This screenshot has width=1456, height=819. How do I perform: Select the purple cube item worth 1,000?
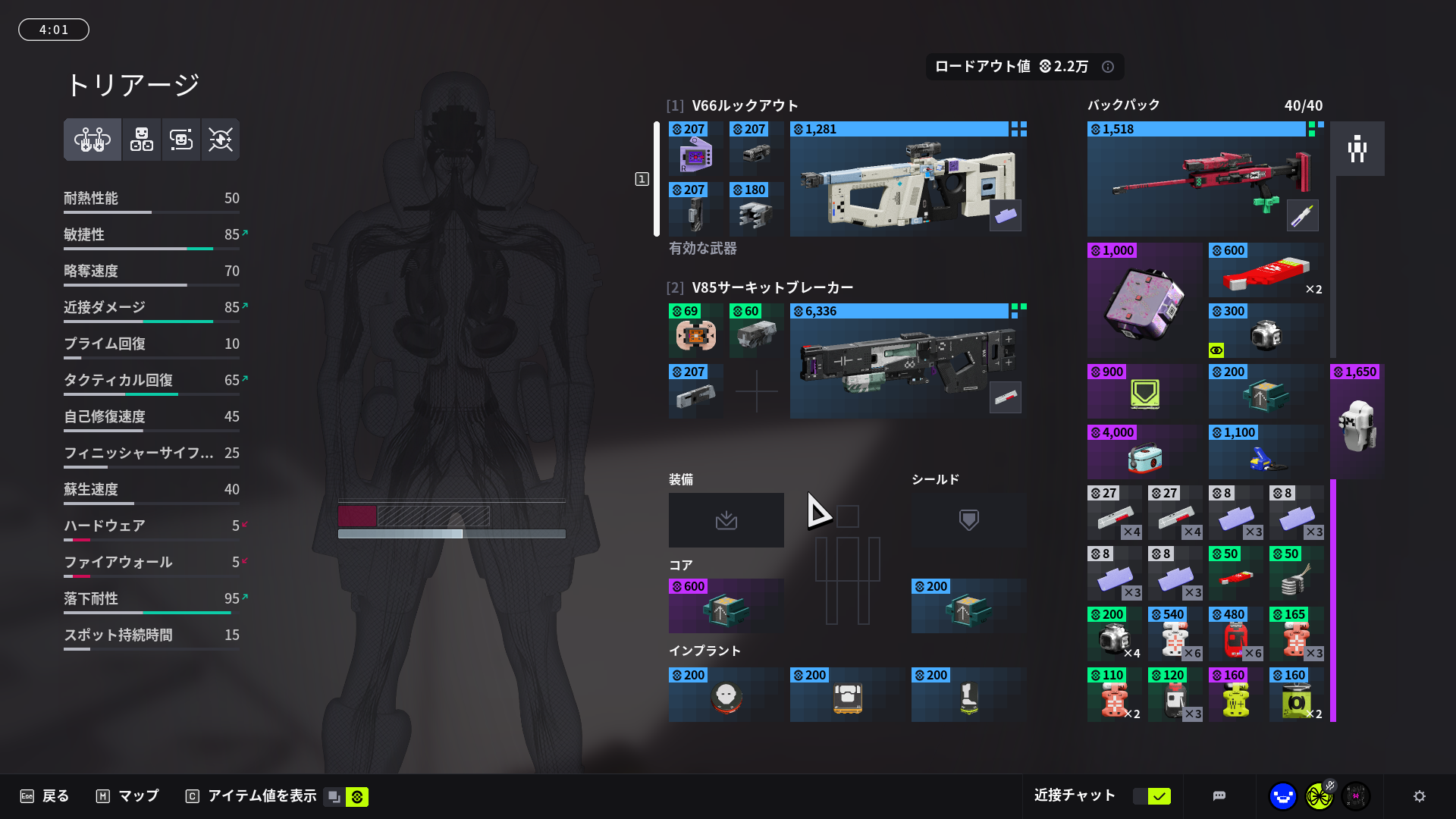[1144, 301]
